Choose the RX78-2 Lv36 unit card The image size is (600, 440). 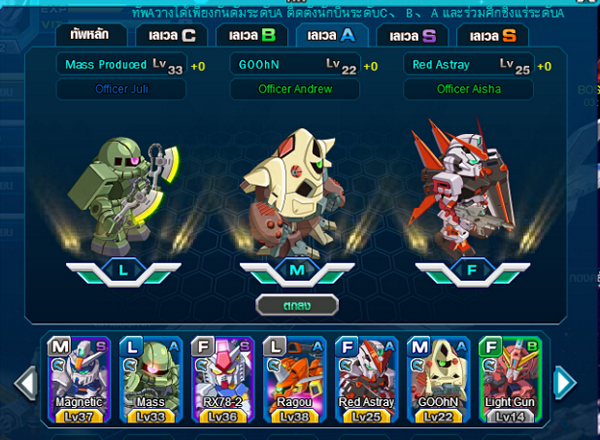221,378
